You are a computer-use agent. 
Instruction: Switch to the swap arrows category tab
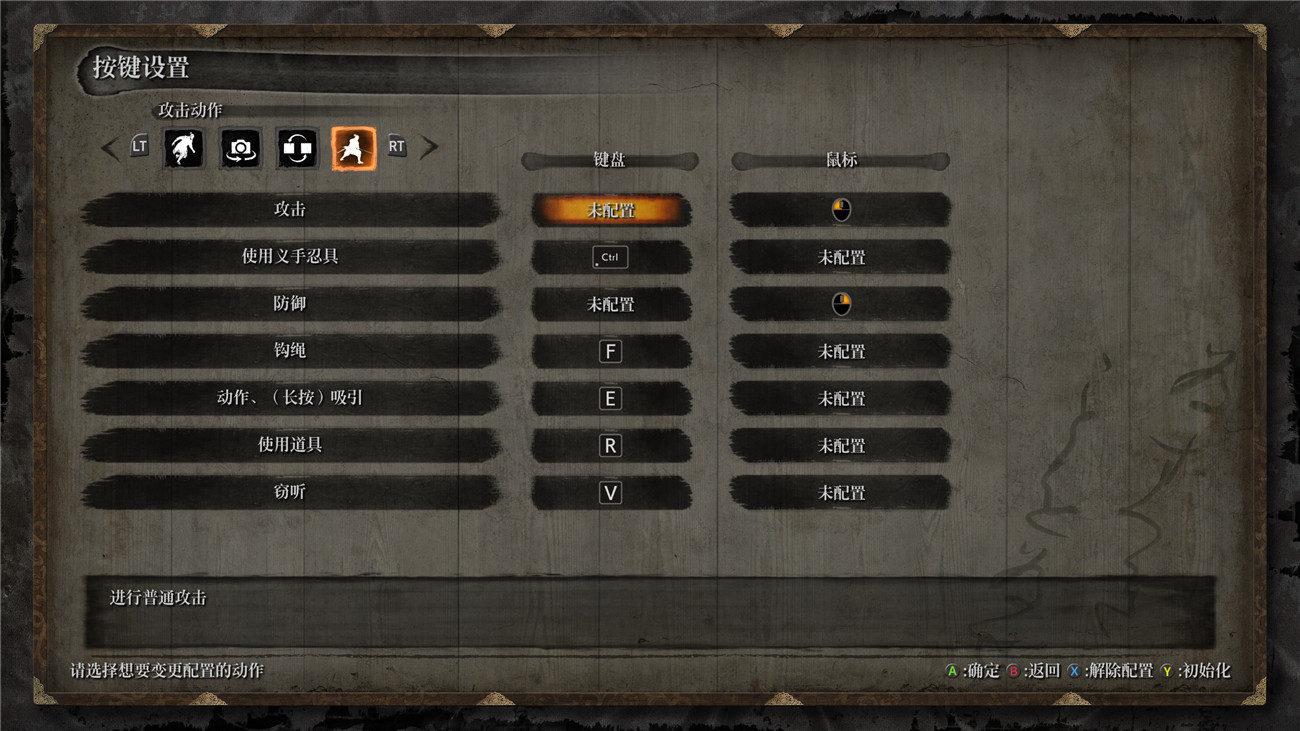pos(297,148)
